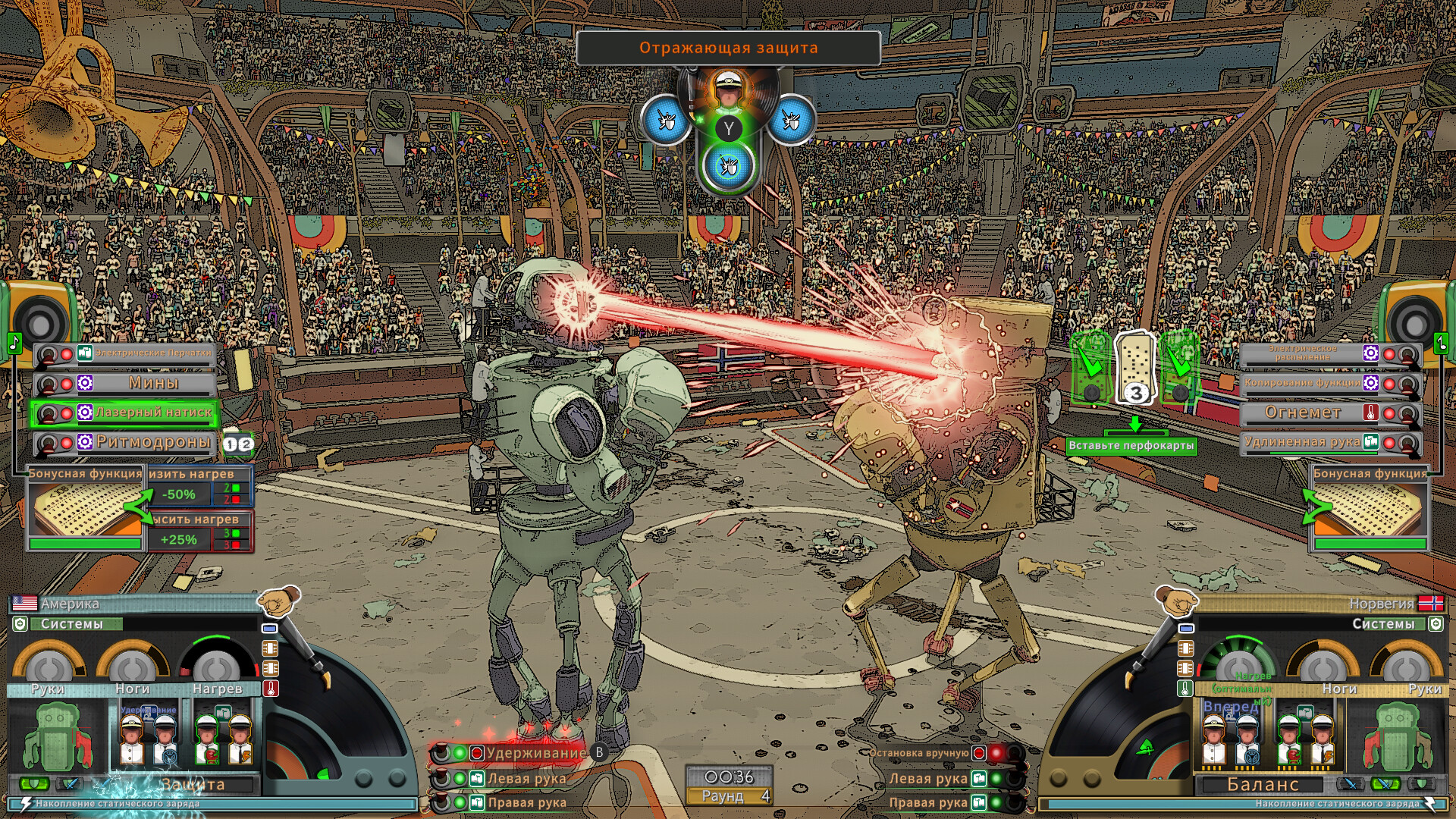Pick the punch card stack numbered 3
The image size is (1456, 819).
[1134, 369]
